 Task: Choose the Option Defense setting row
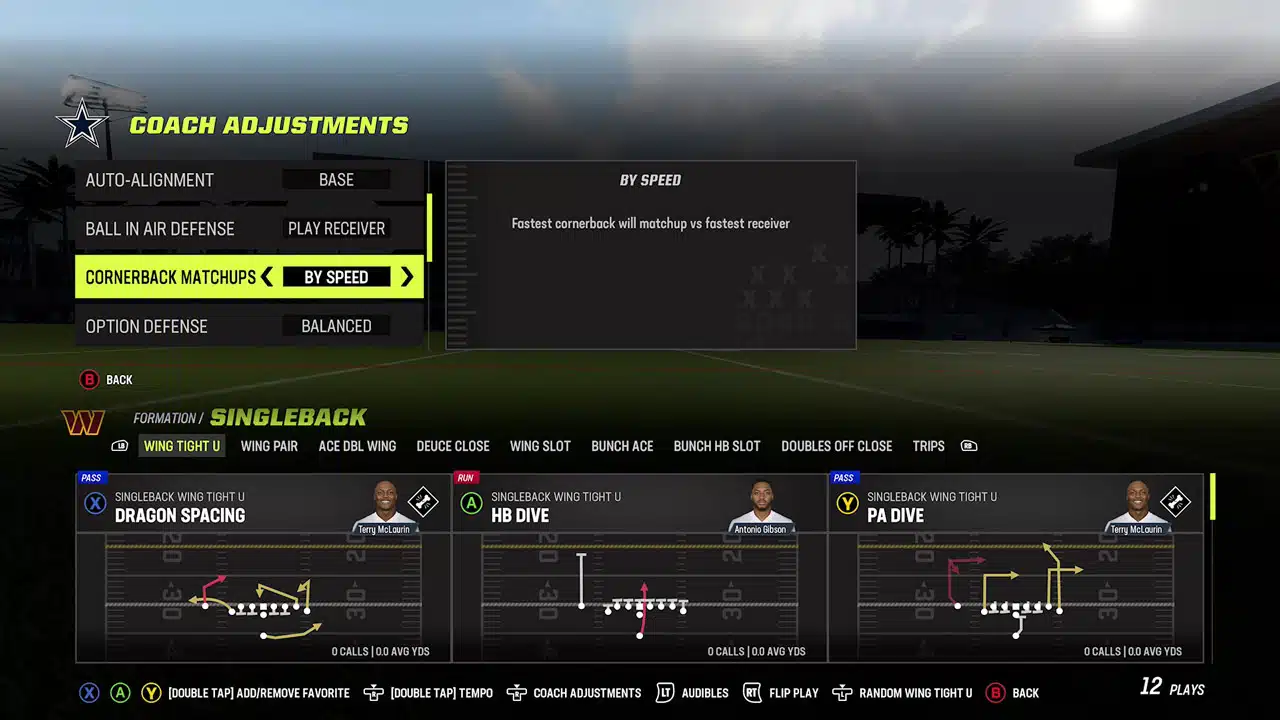point(248,326)
